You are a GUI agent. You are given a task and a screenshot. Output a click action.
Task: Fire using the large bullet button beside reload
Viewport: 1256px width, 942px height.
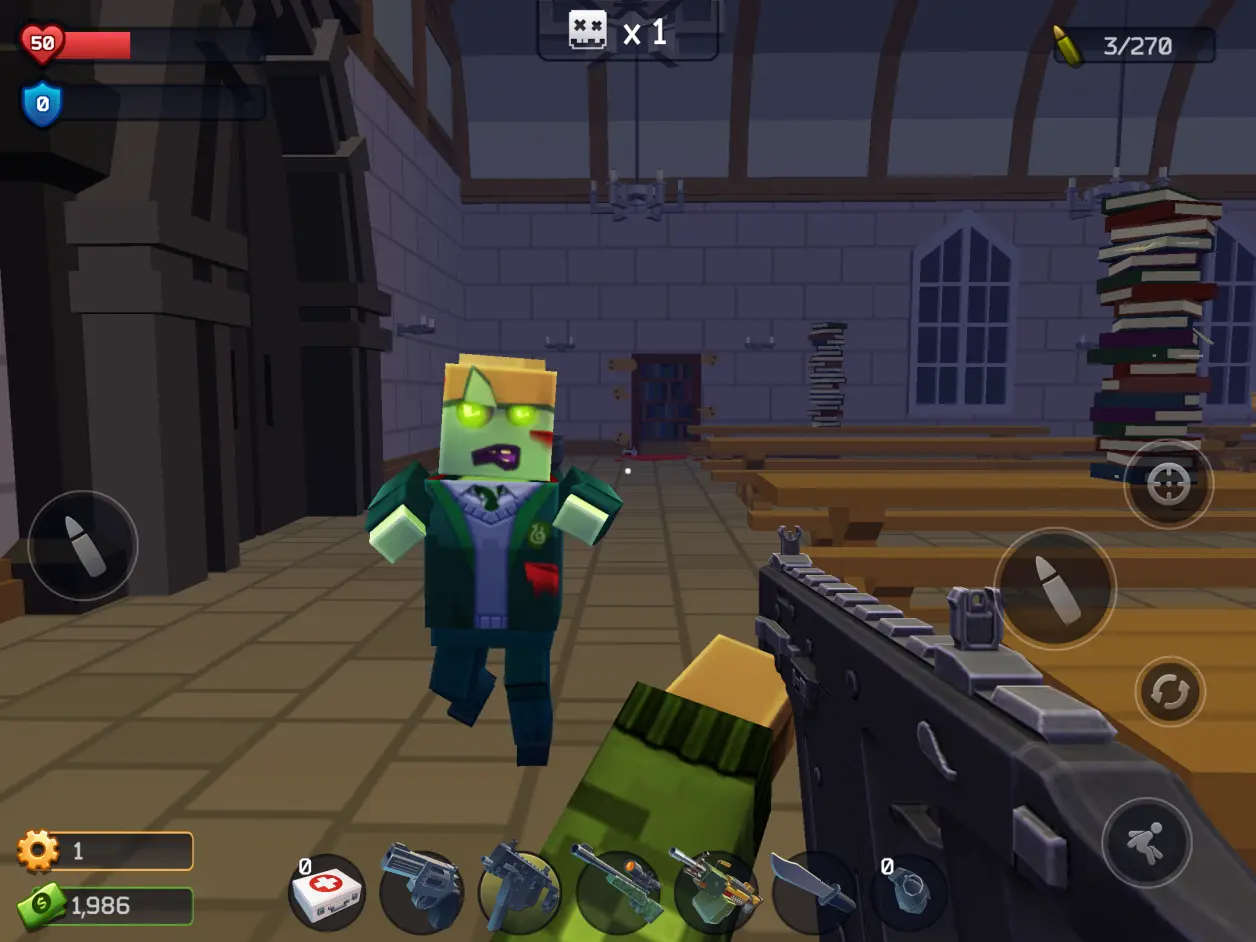1054,589
